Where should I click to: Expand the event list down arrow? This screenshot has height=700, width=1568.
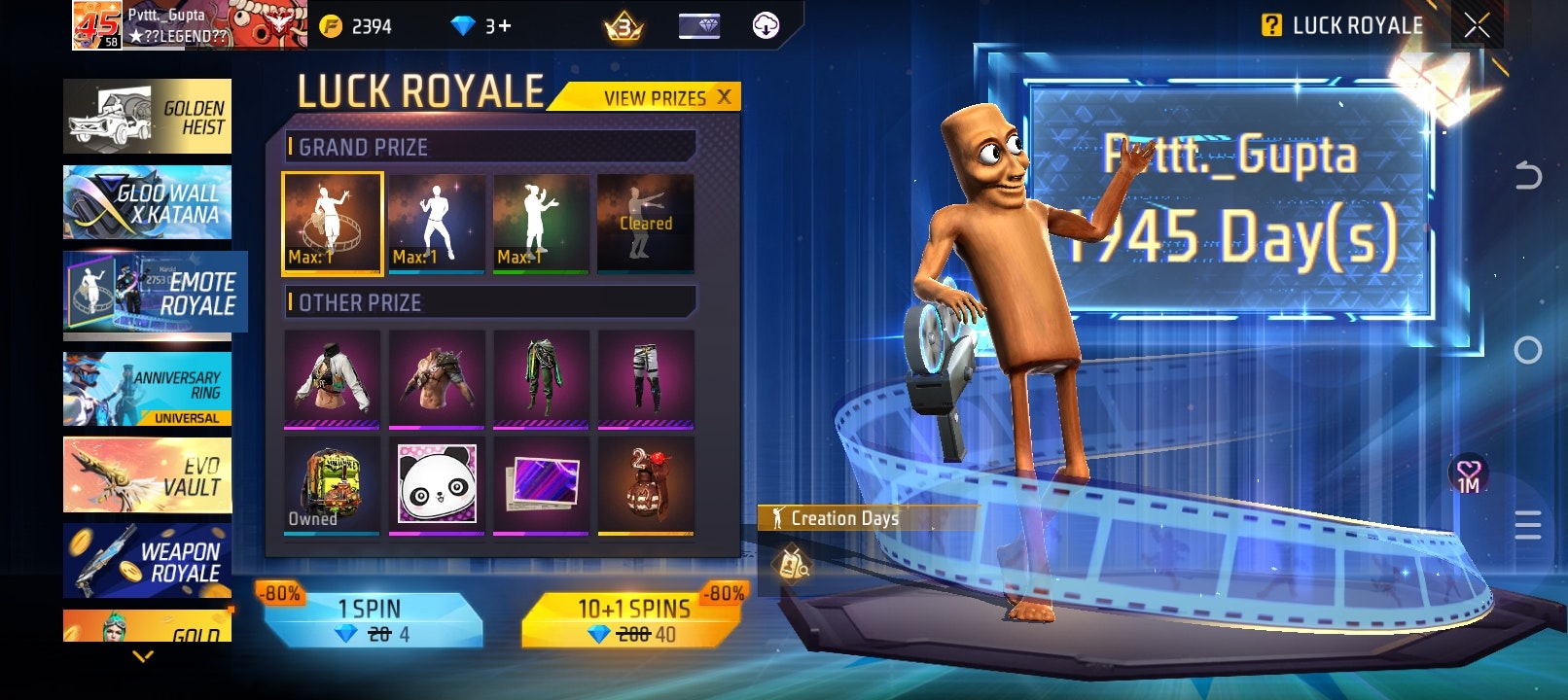[143, 657]
